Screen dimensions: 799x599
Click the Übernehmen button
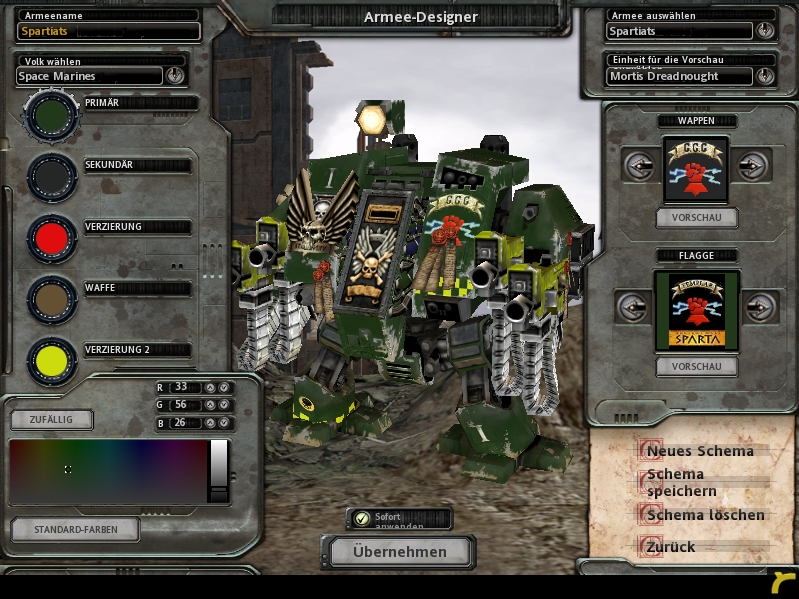pyautogui.click(x=398, y=551)
